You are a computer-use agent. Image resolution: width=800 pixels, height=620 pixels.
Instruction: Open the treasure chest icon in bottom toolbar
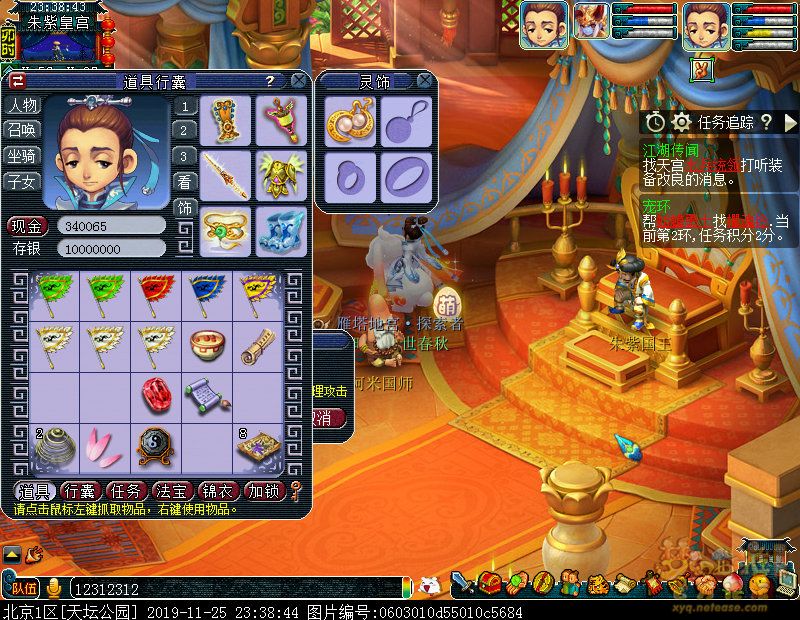tap(490, 581)
